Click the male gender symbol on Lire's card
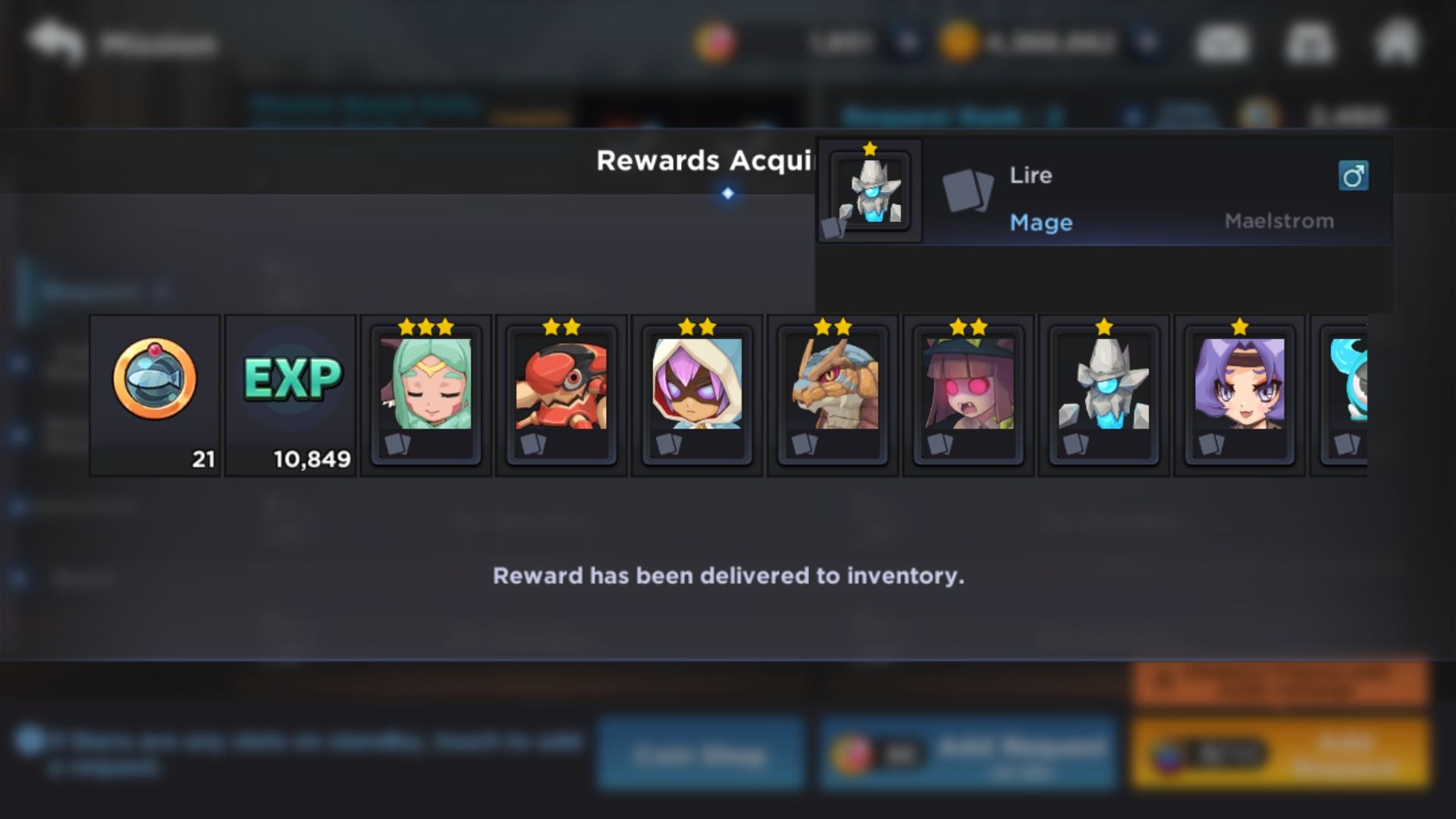Screen dimensions: 1456x819 tap(1354, 176)
